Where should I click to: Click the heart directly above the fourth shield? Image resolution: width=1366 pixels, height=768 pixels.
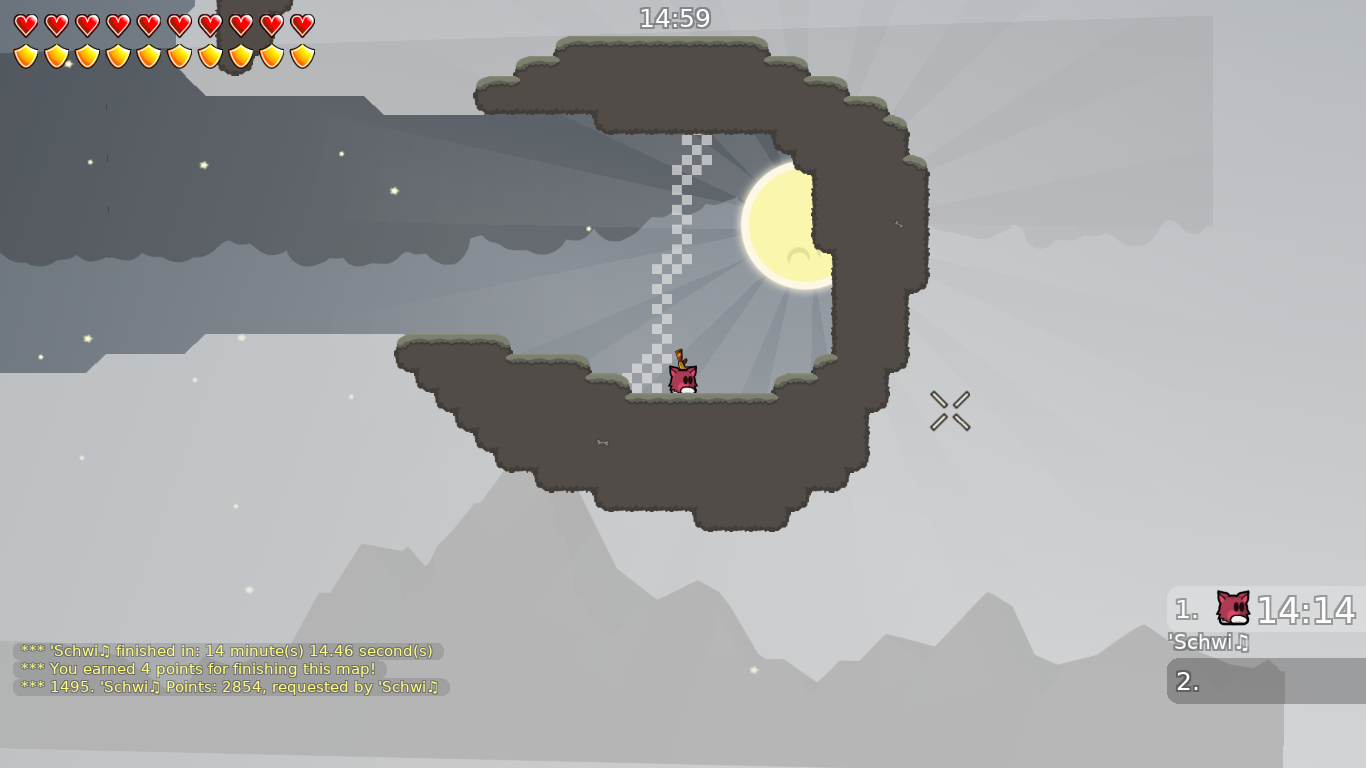119,24
